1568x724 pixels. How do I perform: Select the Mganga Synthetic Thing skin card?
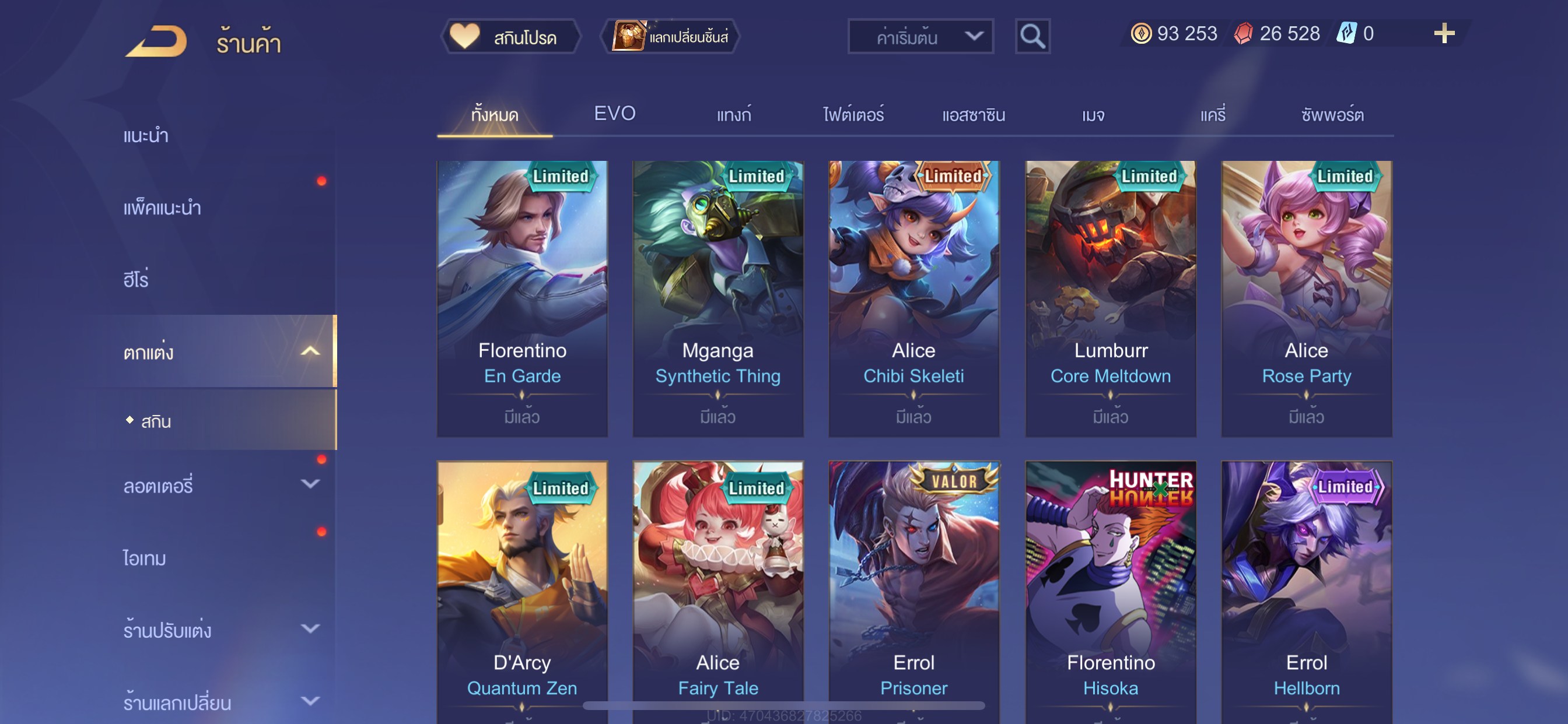click(717, 298)
